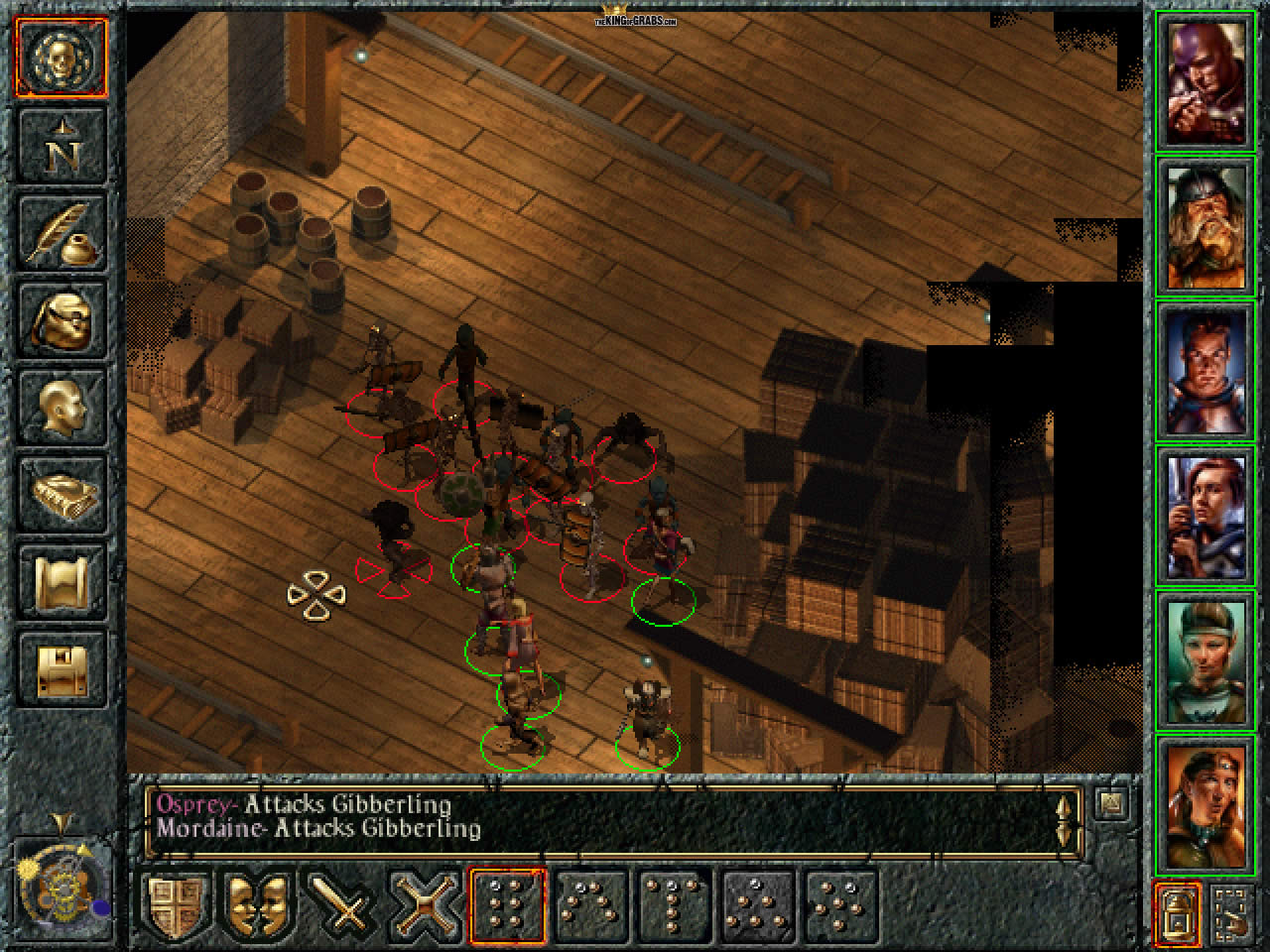Screen dimensions: 1270x952
Task: Open the area map with the N compass
Action: [x=62, y=147]
